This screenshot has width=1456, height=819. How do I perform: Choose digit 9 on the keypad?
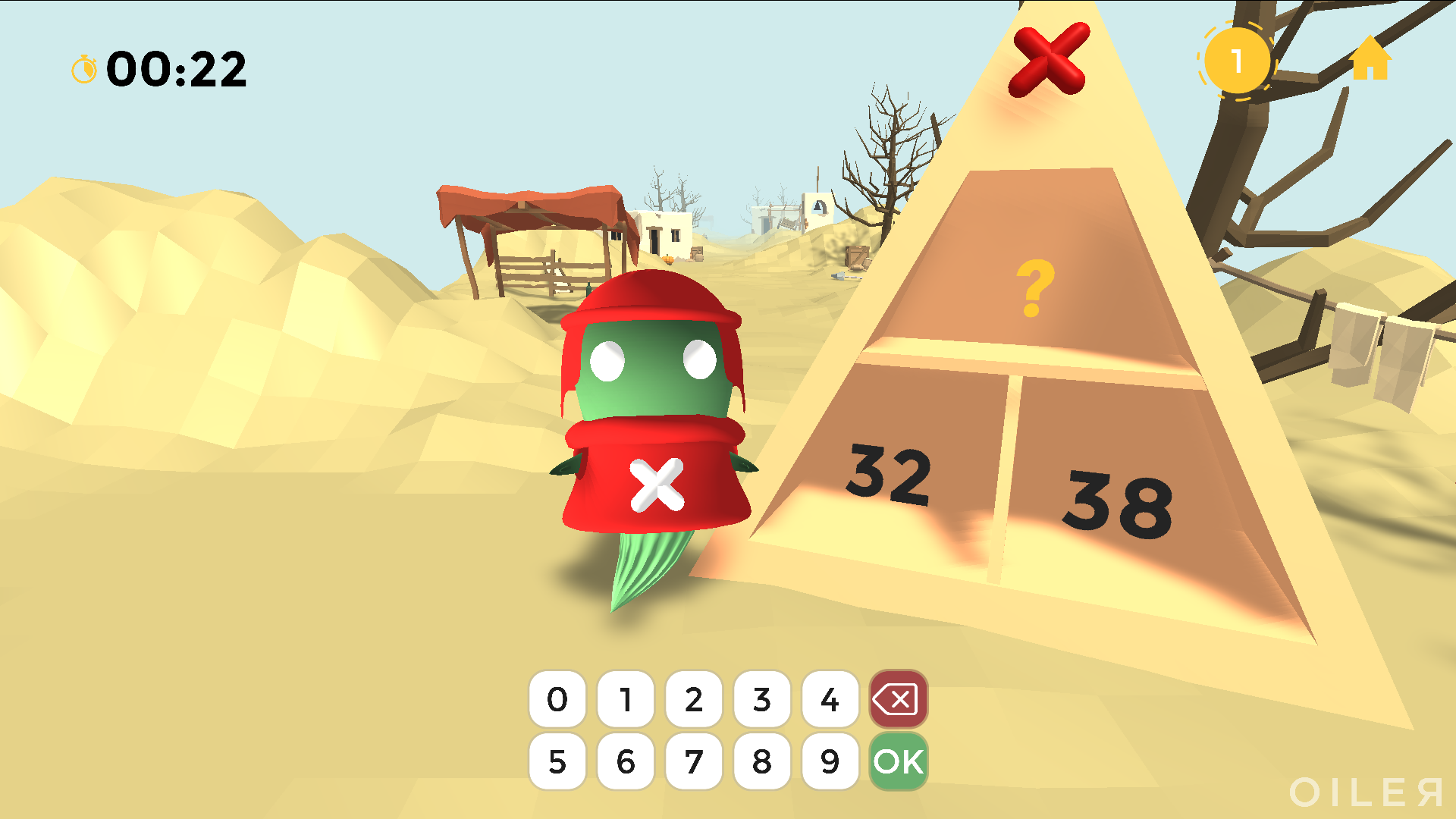[x=830, y=761]
